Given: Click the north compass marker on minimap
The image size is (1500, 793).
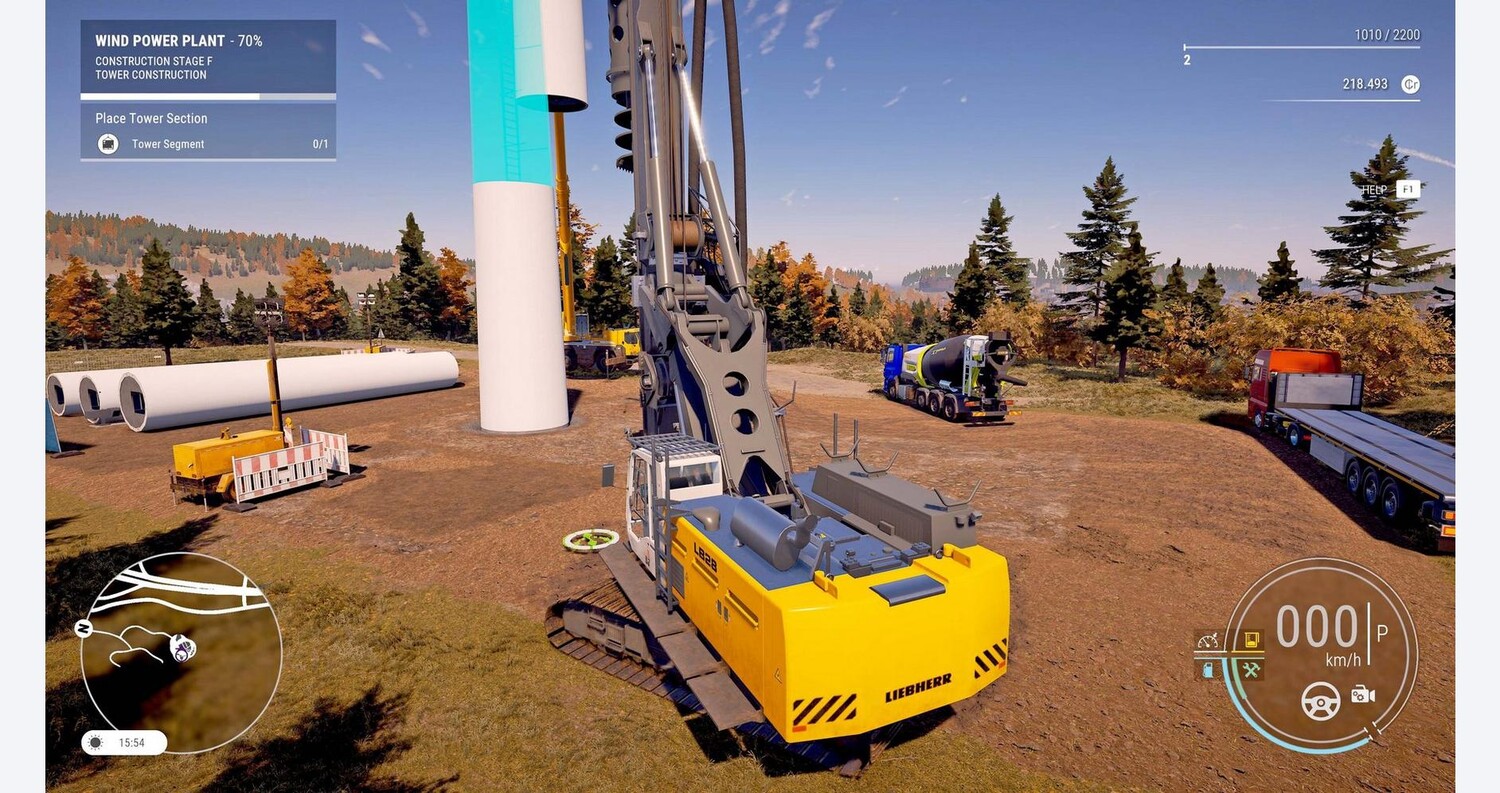Looking at the screenshot, I should pyautogui.click(x=84, y=628).
